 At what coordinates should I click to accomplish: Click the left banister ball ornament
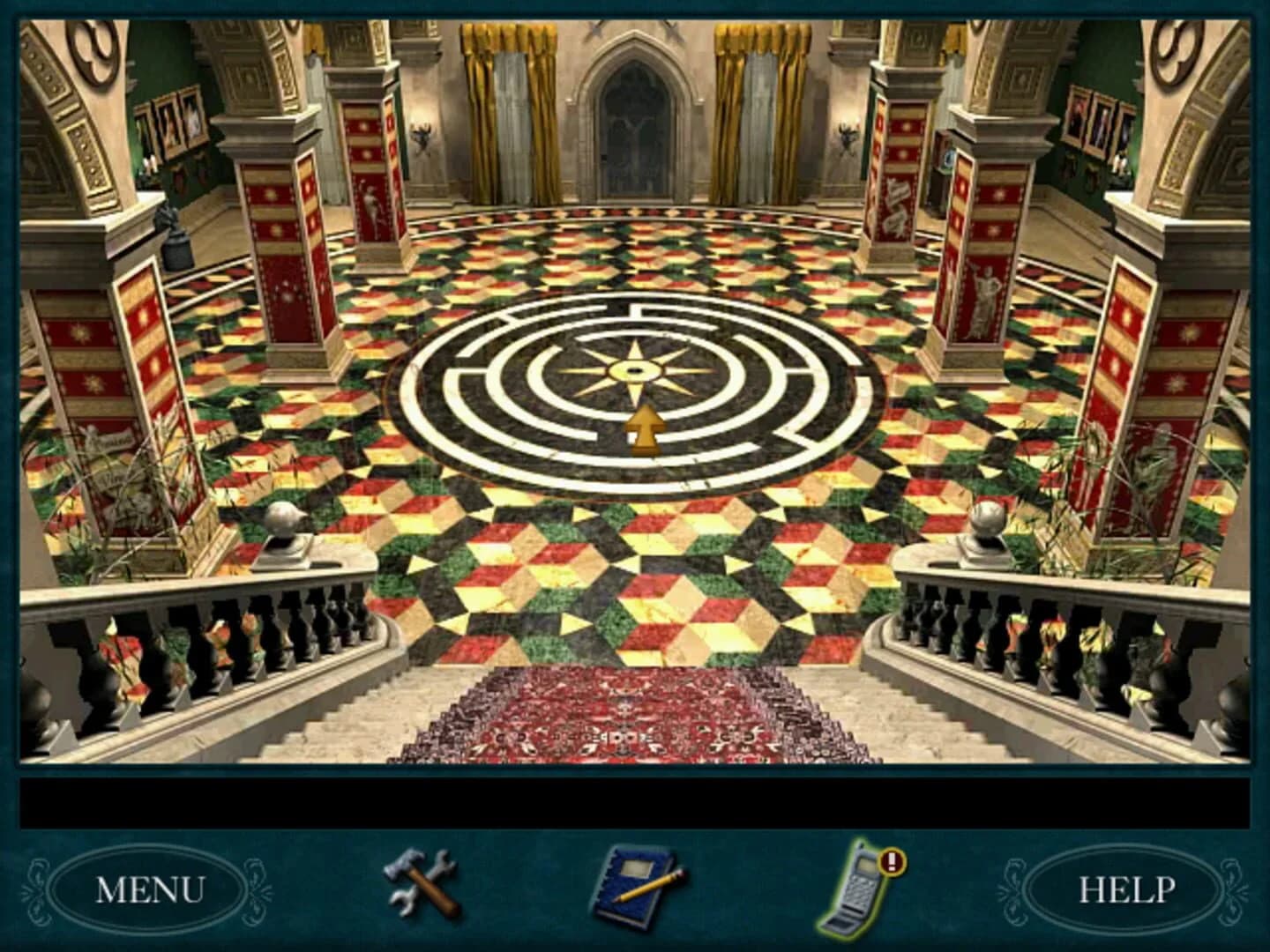tap(284, 516)
